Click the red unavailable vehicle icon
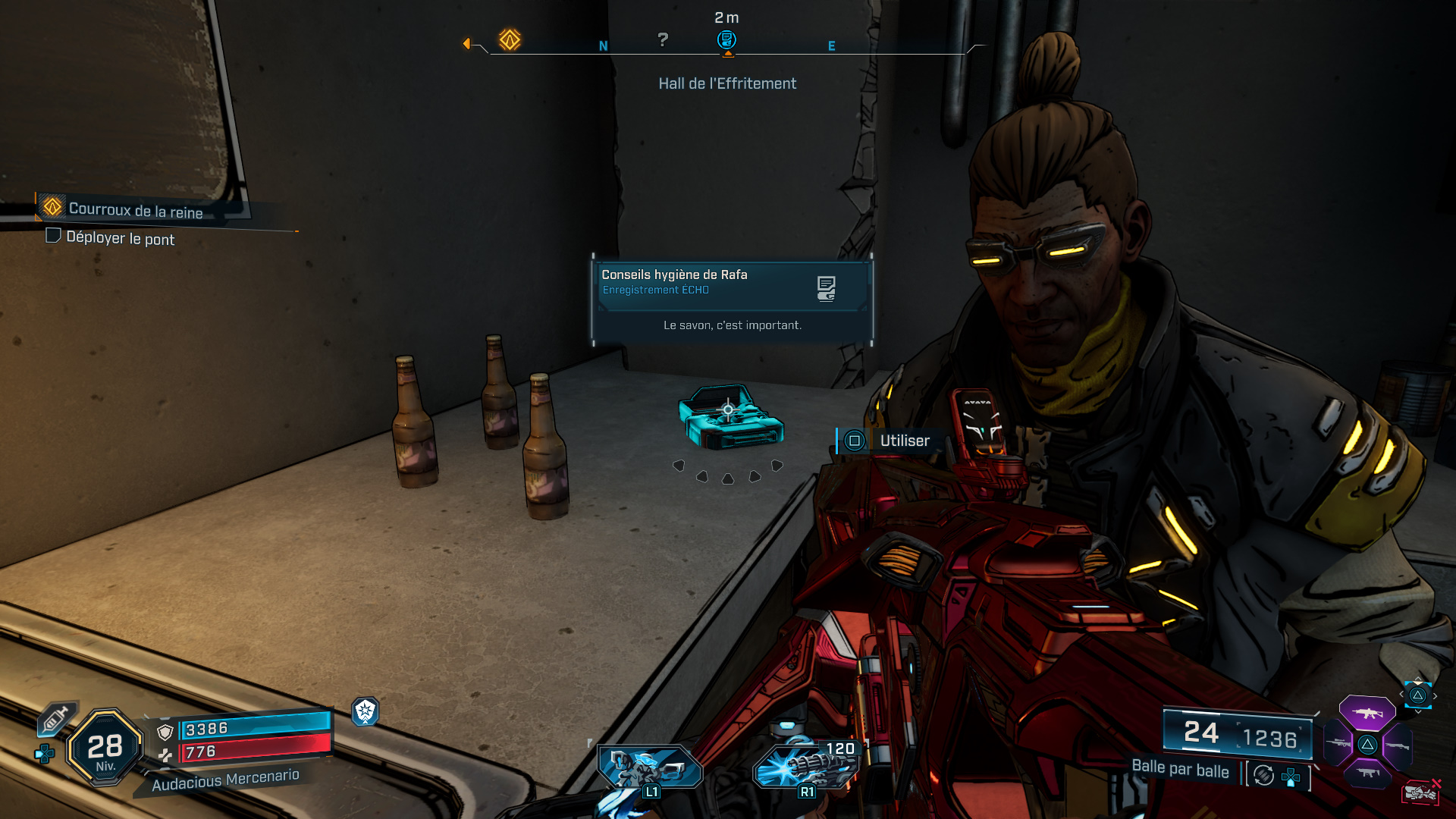Screen dimensions: 1456x819 coord(1420,792)
